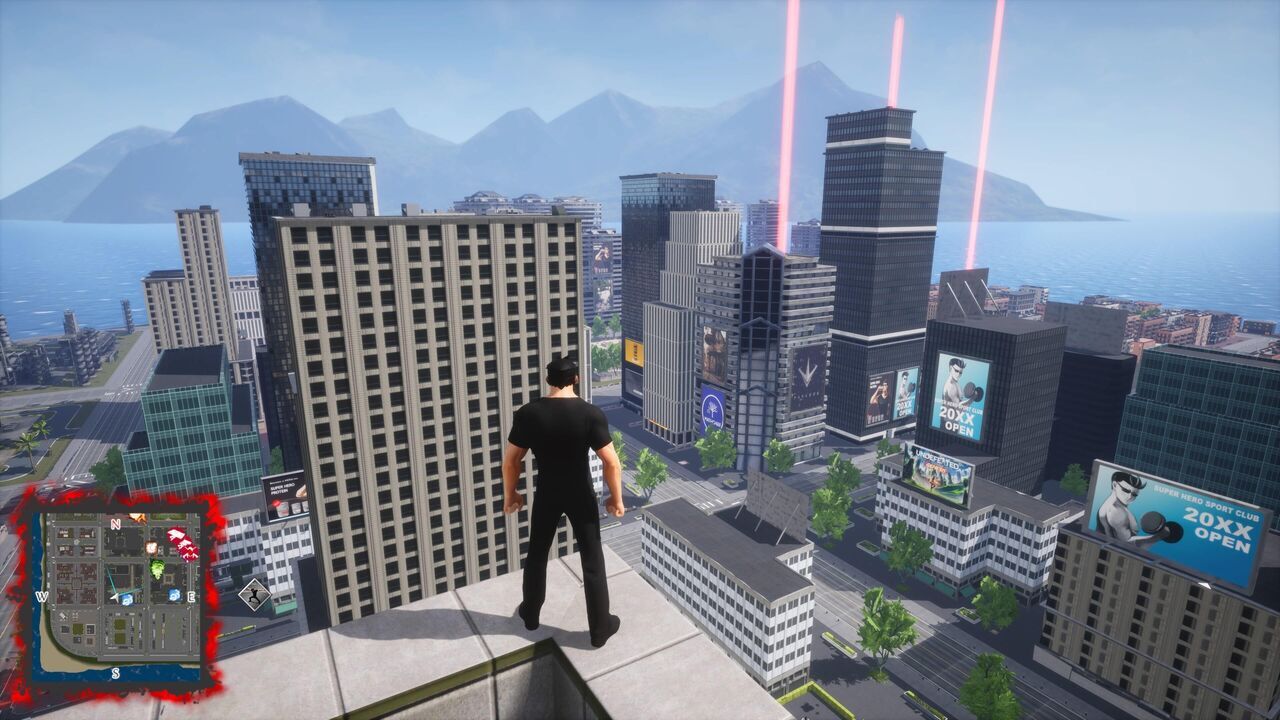1280x720 pixels.
Task: Select the left blue shield icon on minimap
Action: coord(128,601)
